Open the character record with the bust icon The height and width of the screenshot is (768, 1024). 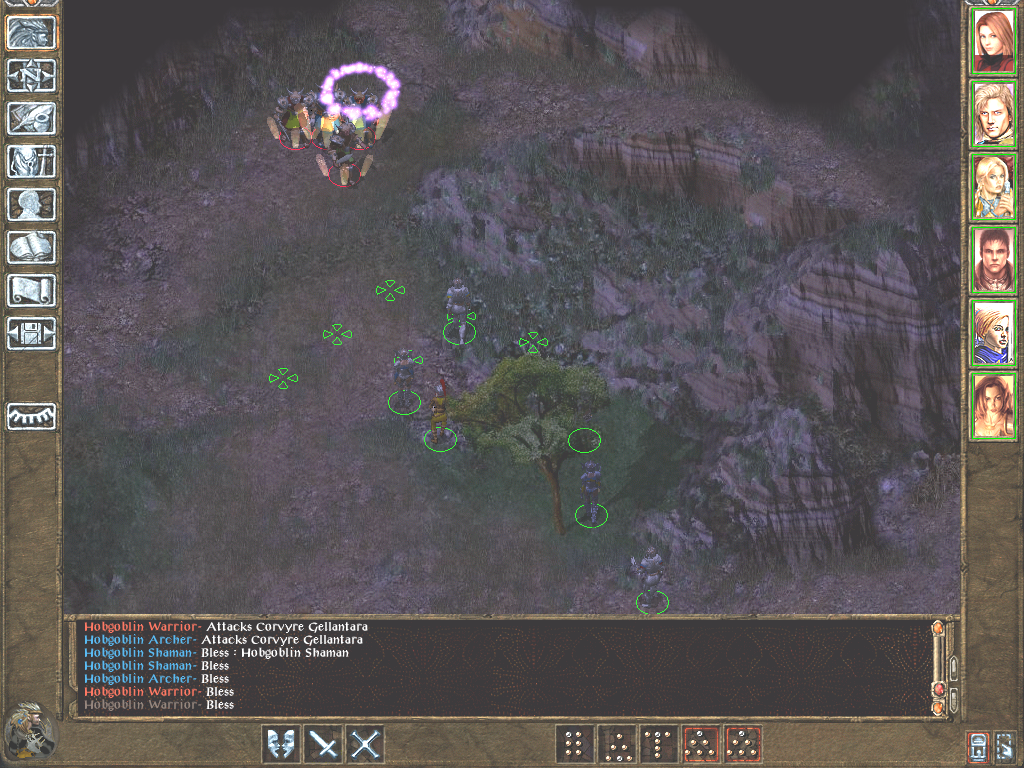pyautogui.click(x=31, y=204)
